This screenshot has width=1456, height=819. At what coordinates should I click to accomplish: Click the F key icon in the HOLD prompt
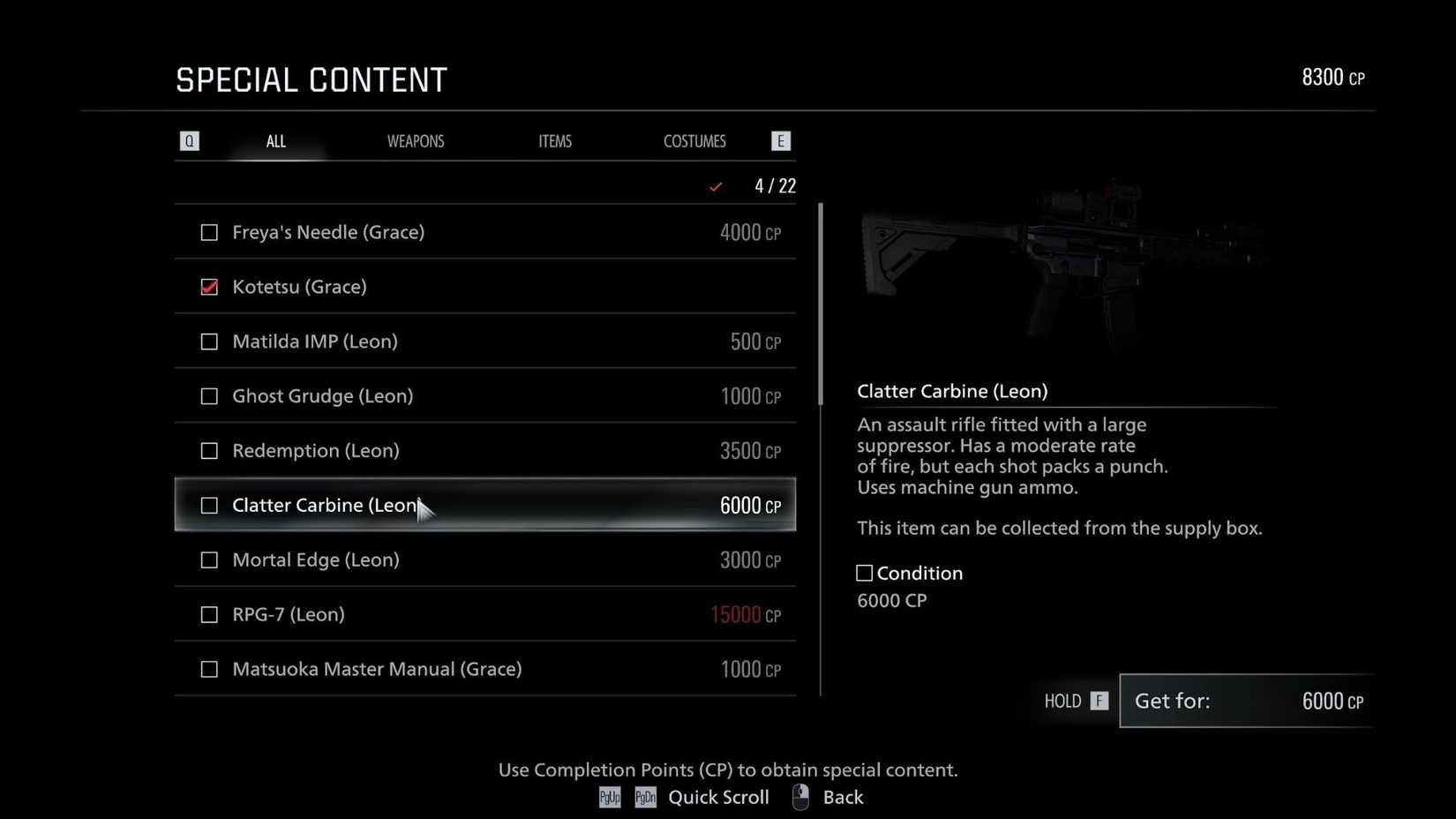pos(1098,701)
